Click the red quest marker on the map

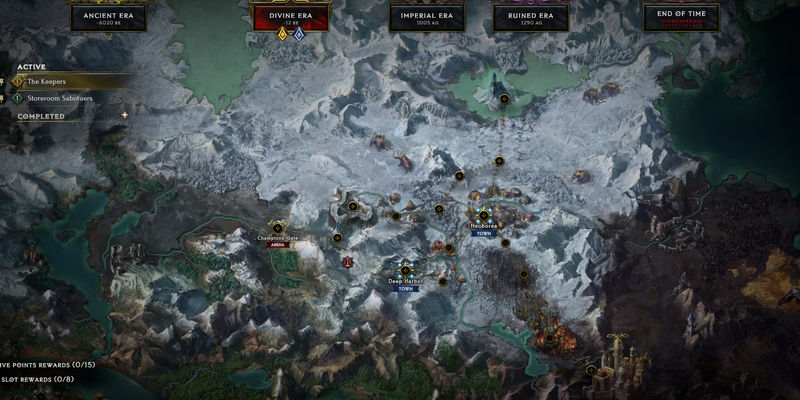[x=347, y=261]
